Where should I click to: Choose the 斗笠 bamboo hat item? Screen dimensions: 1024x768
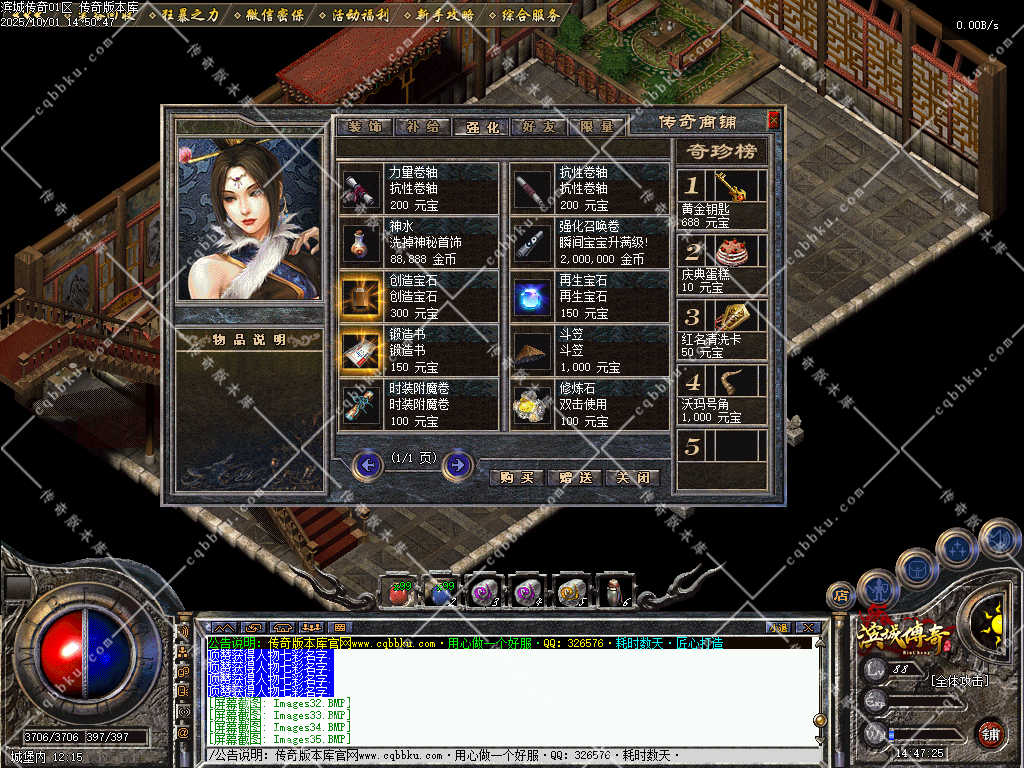[x=528, y=351]
